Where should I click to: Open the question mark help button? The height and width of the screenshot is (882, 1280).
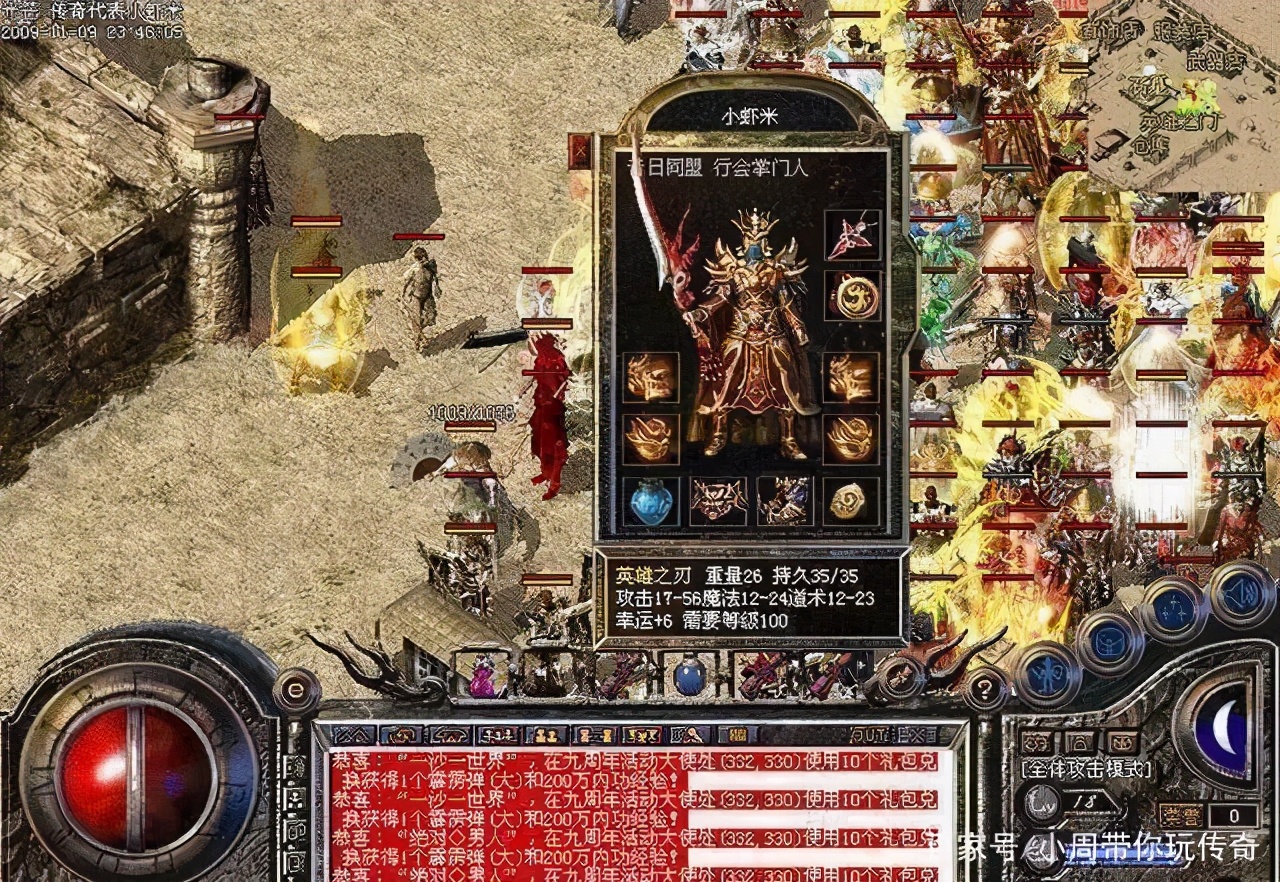[985, 688]
